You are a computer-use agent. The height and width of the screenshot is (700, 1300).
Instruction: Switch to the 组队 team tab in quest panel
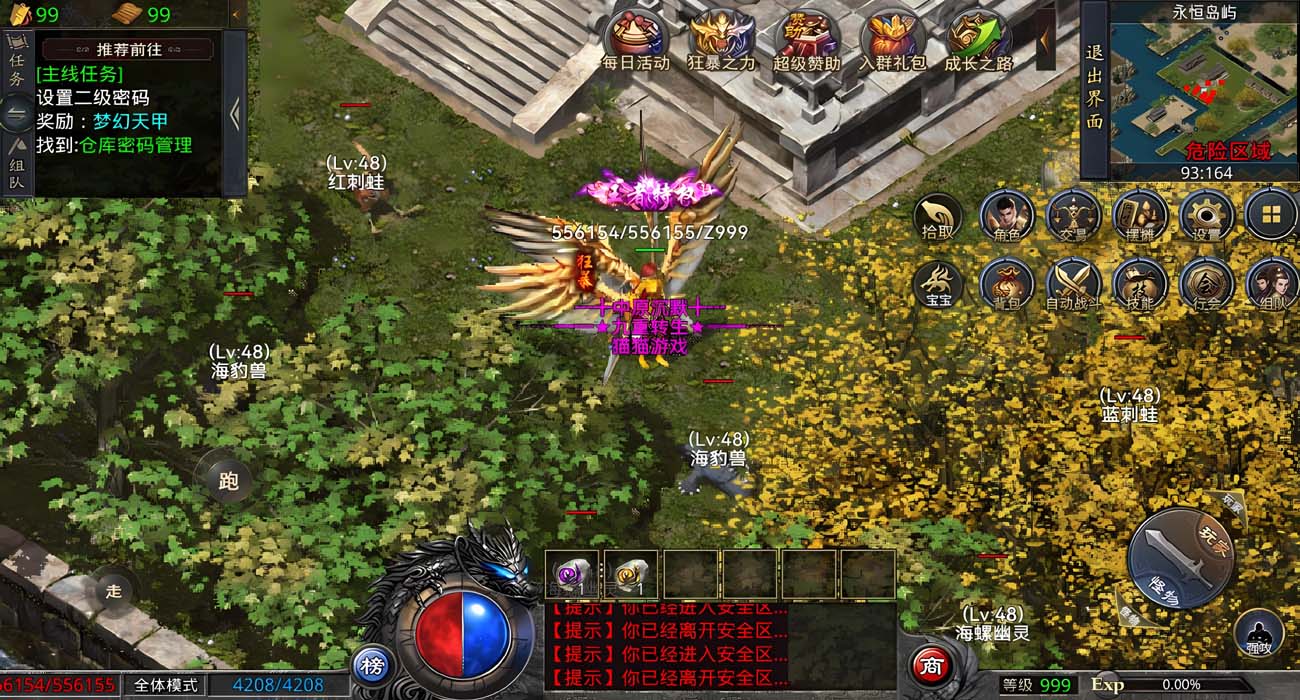tap(18, 166)
